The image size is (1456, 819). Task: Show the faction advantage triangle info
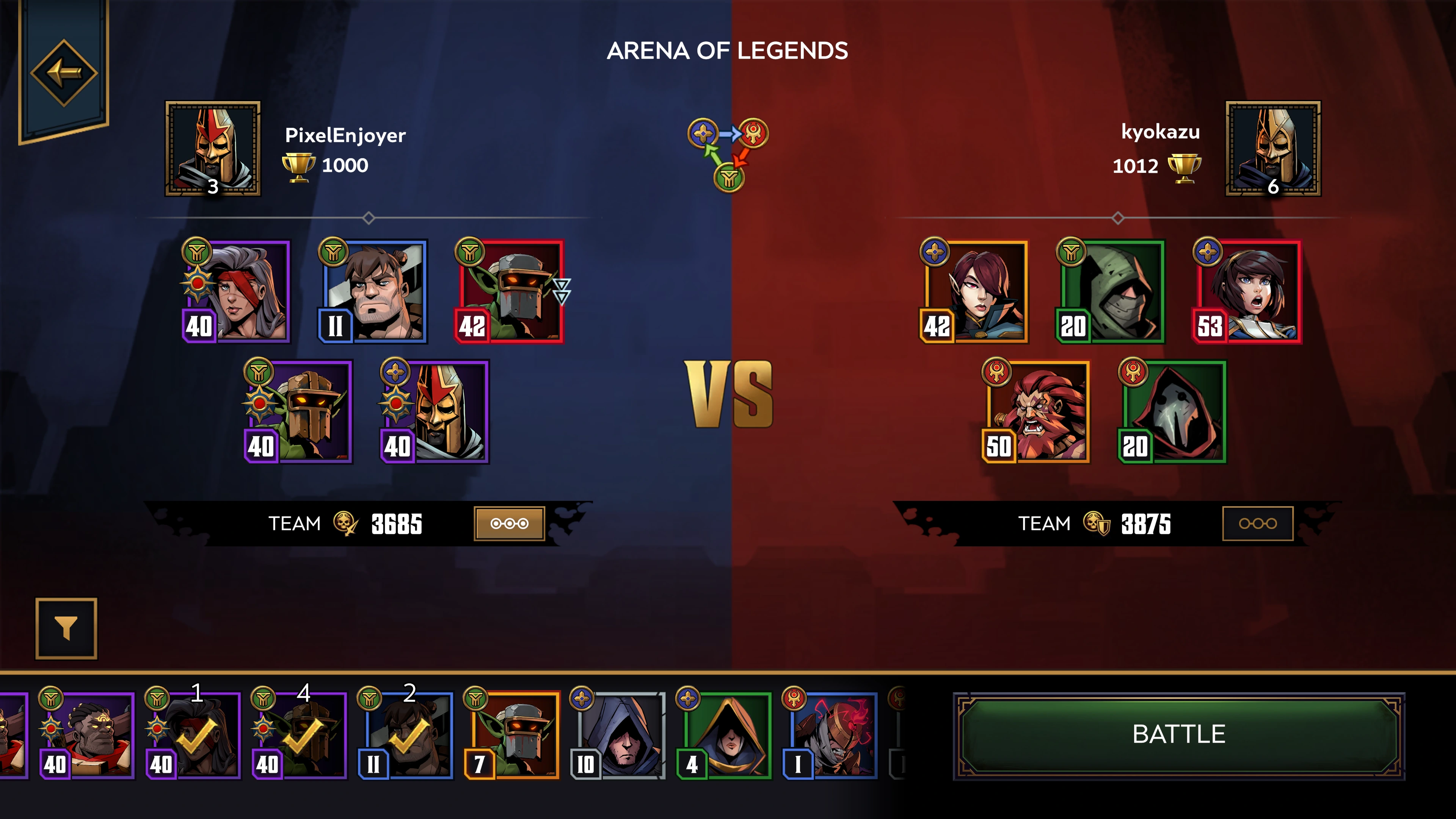(728, 154)
